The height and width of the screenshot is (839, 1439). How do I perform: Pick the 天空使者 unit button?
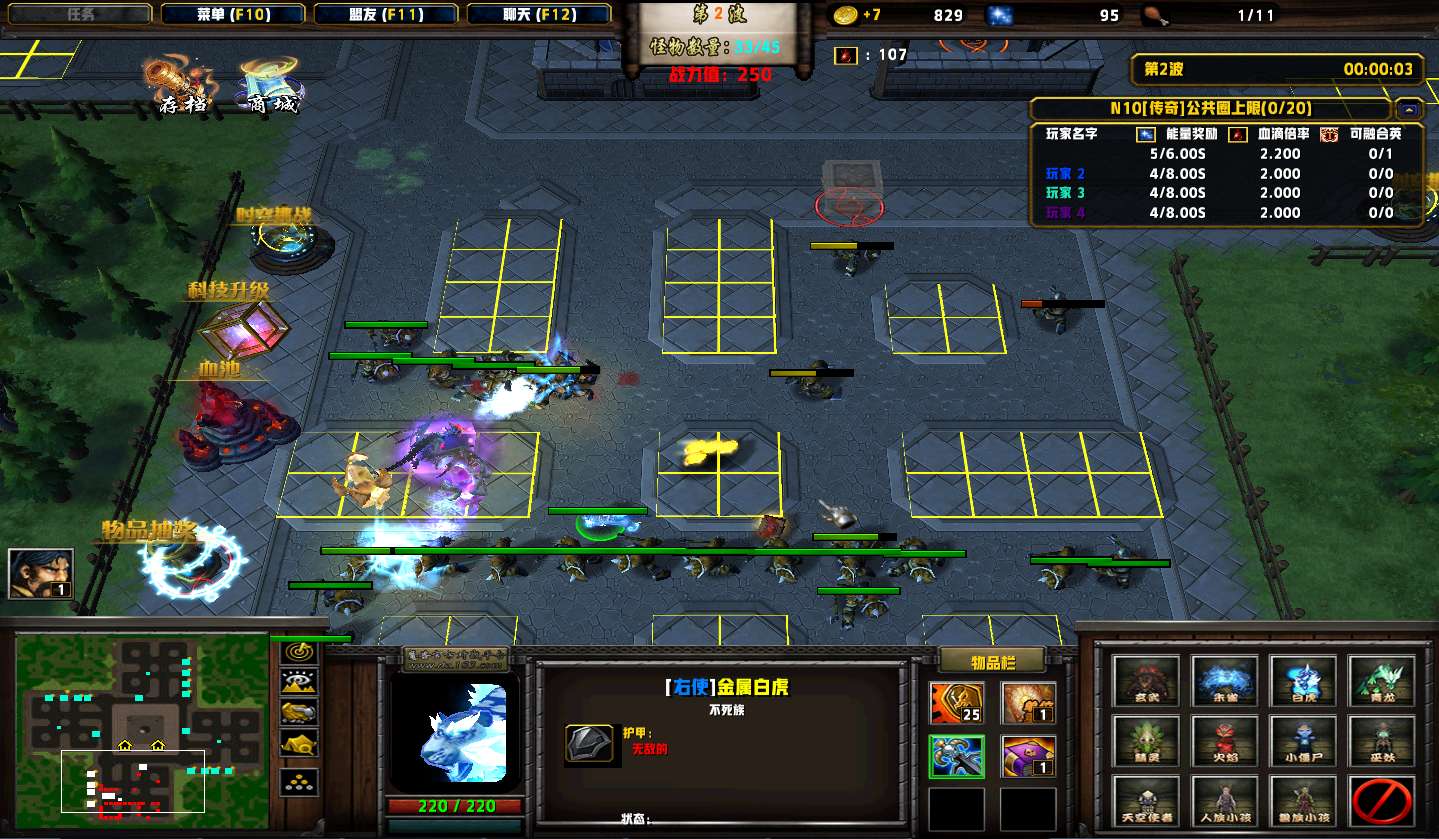point(1147,801)
